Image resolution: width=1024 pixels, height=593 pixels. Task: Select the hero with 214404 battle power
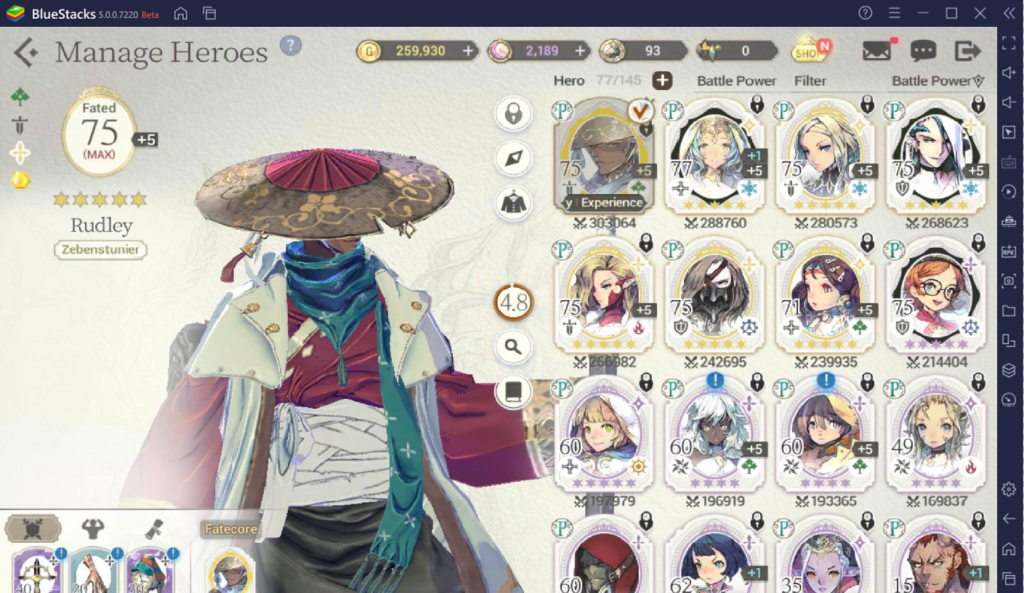click(934, 297)
